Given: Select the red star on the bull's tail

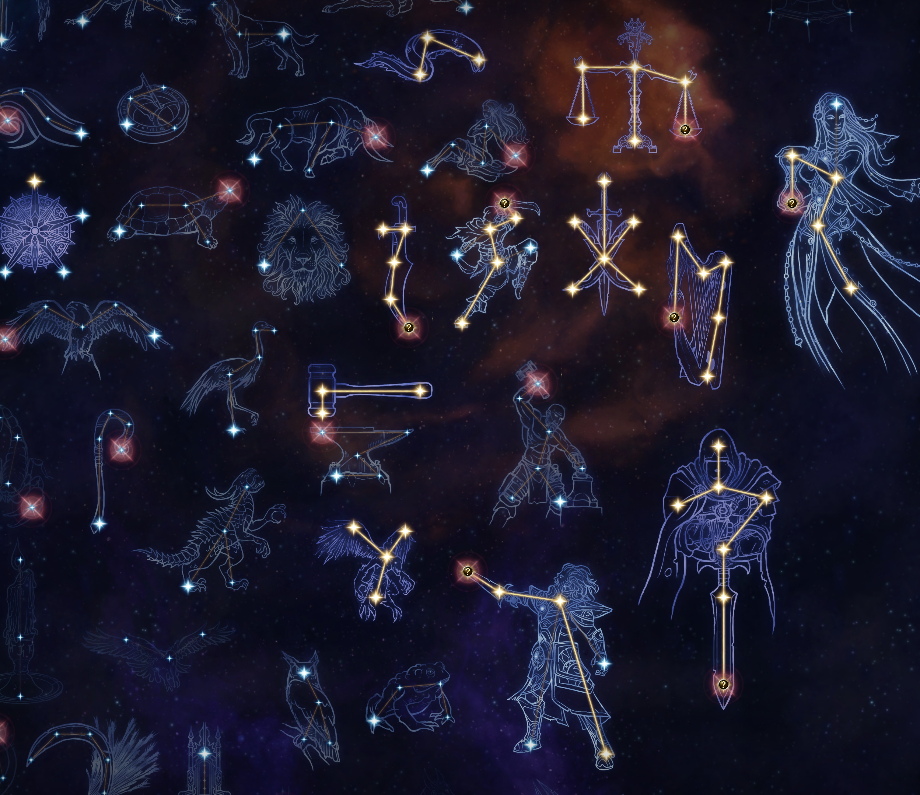Looking at the screenshot, I should [375, 136].
